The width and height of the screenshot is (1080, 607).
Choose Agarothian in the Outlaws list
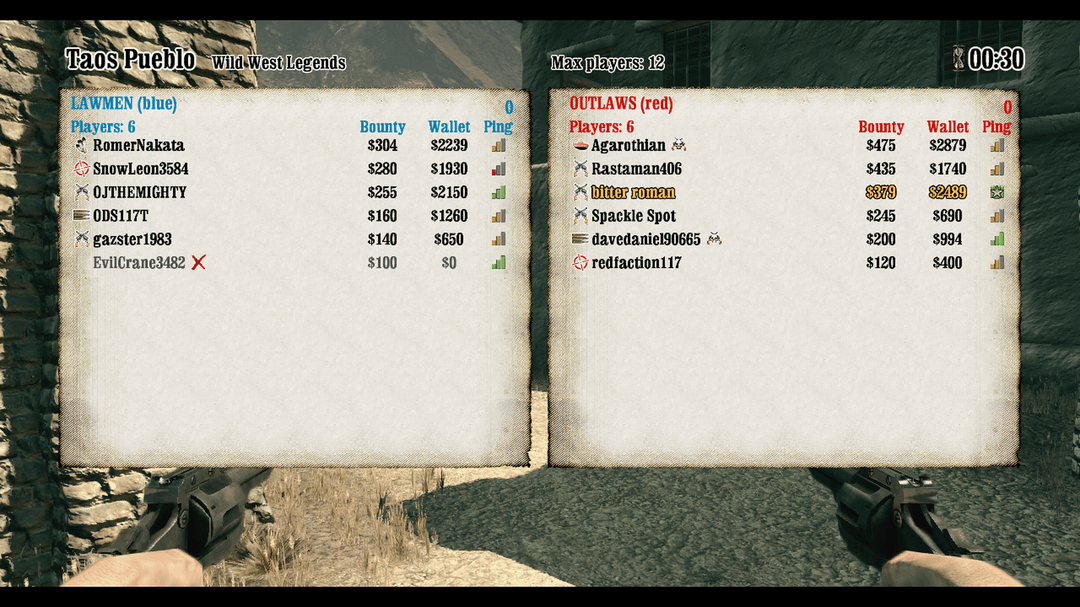click(628, 146)
